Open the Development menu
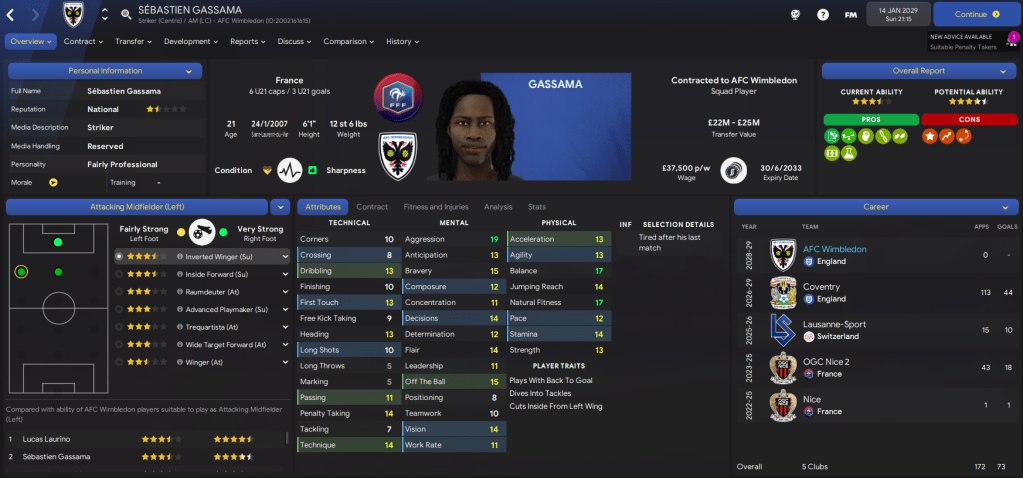 (x=190, y=42)
